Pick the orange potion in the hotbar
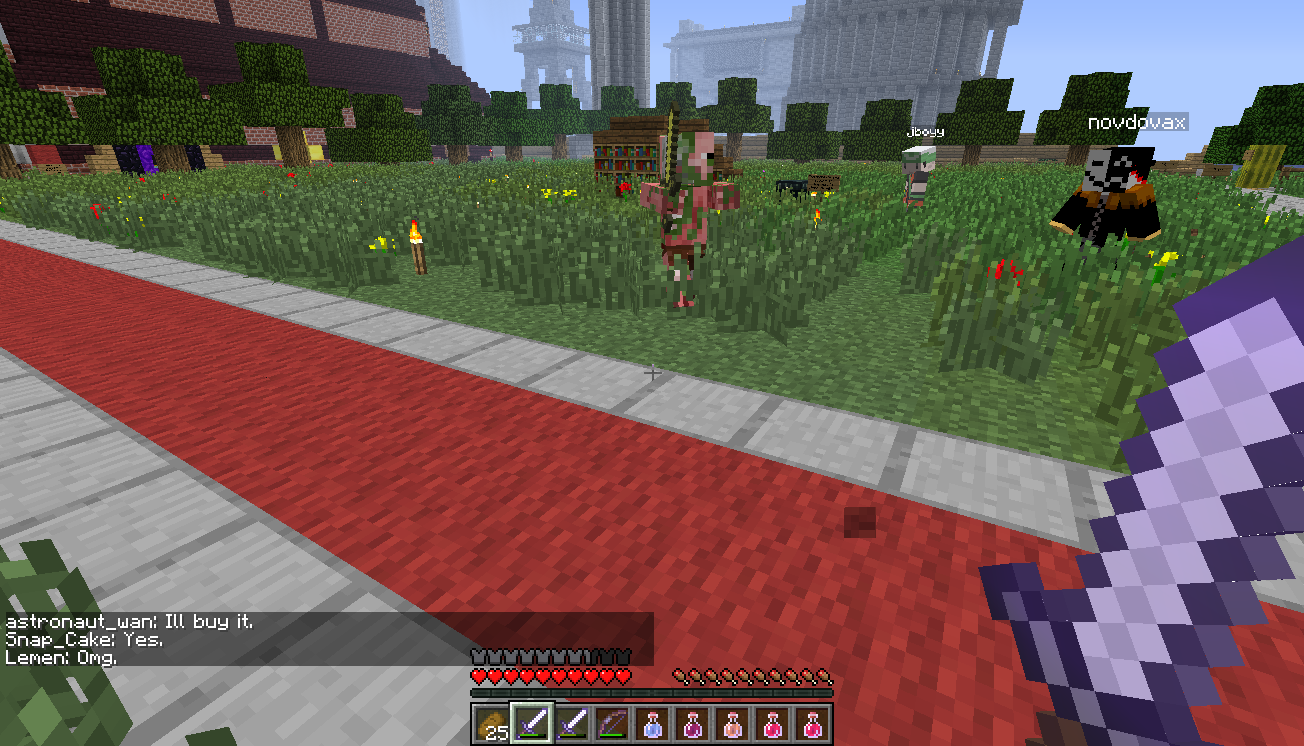The image size is (1304, 746). click(731, 723)
